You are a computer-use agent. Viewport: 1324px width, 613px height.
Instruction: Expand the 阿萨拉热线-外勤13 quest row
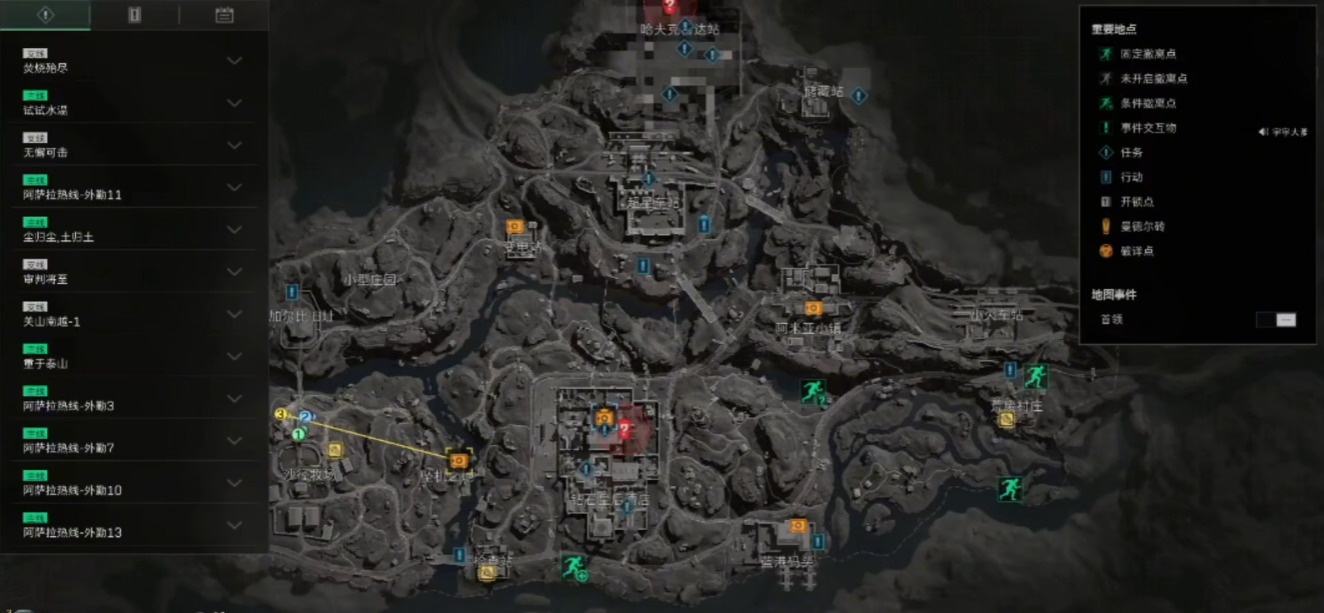(234, 525)
